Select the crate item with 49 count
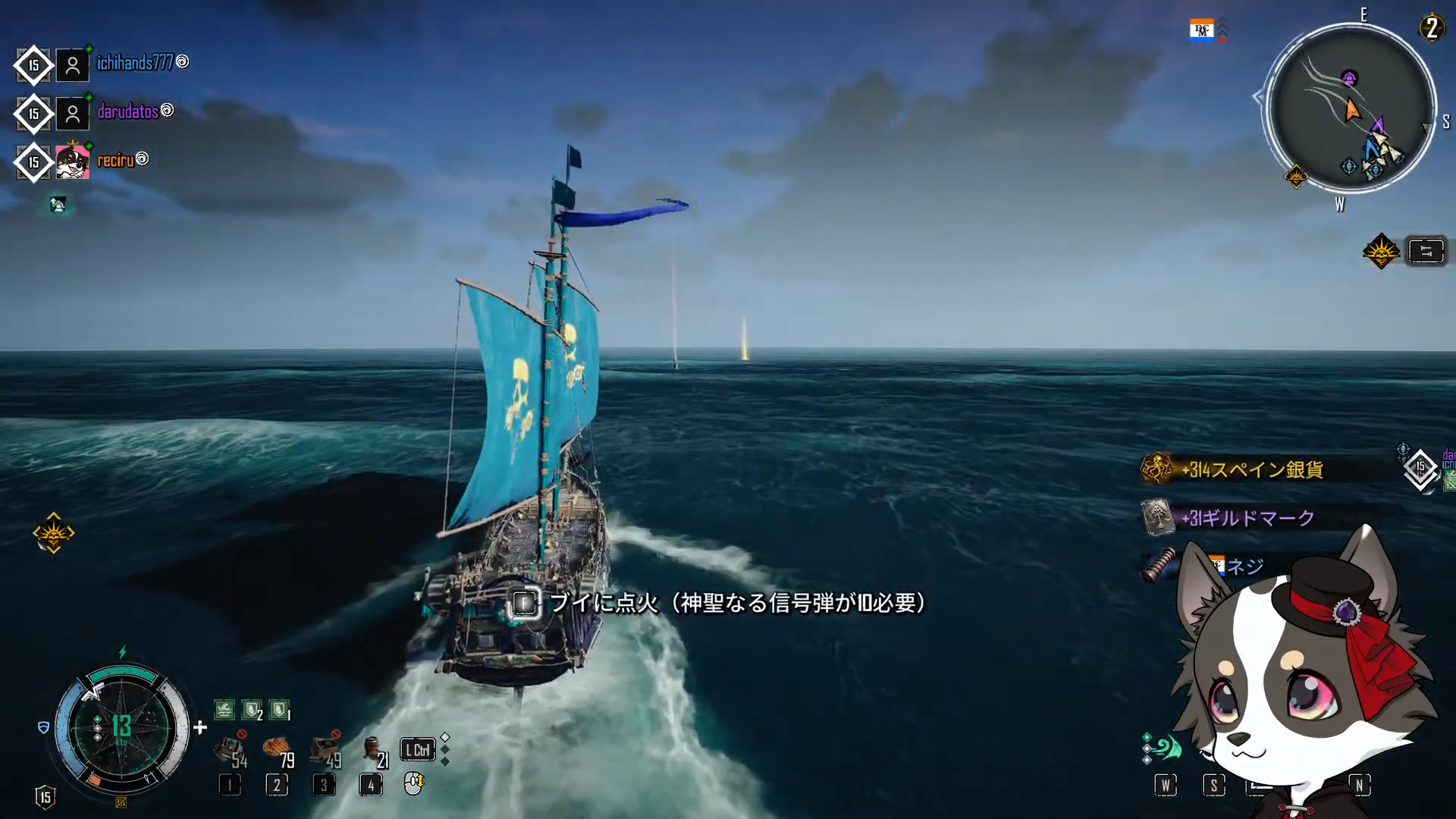This screenshot has width=1456, height=819. (325, 750)
